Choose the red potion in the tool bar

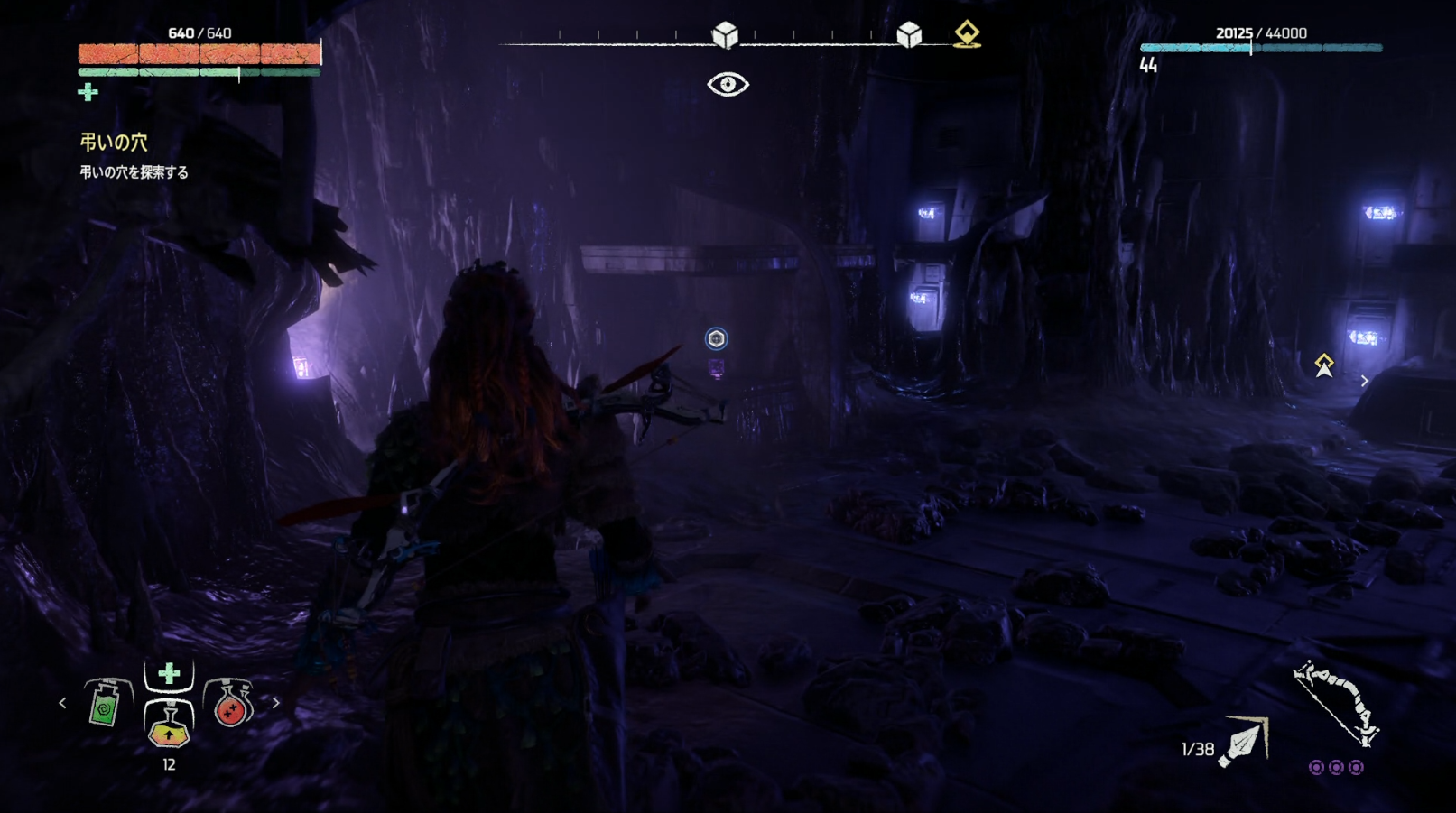230,704
